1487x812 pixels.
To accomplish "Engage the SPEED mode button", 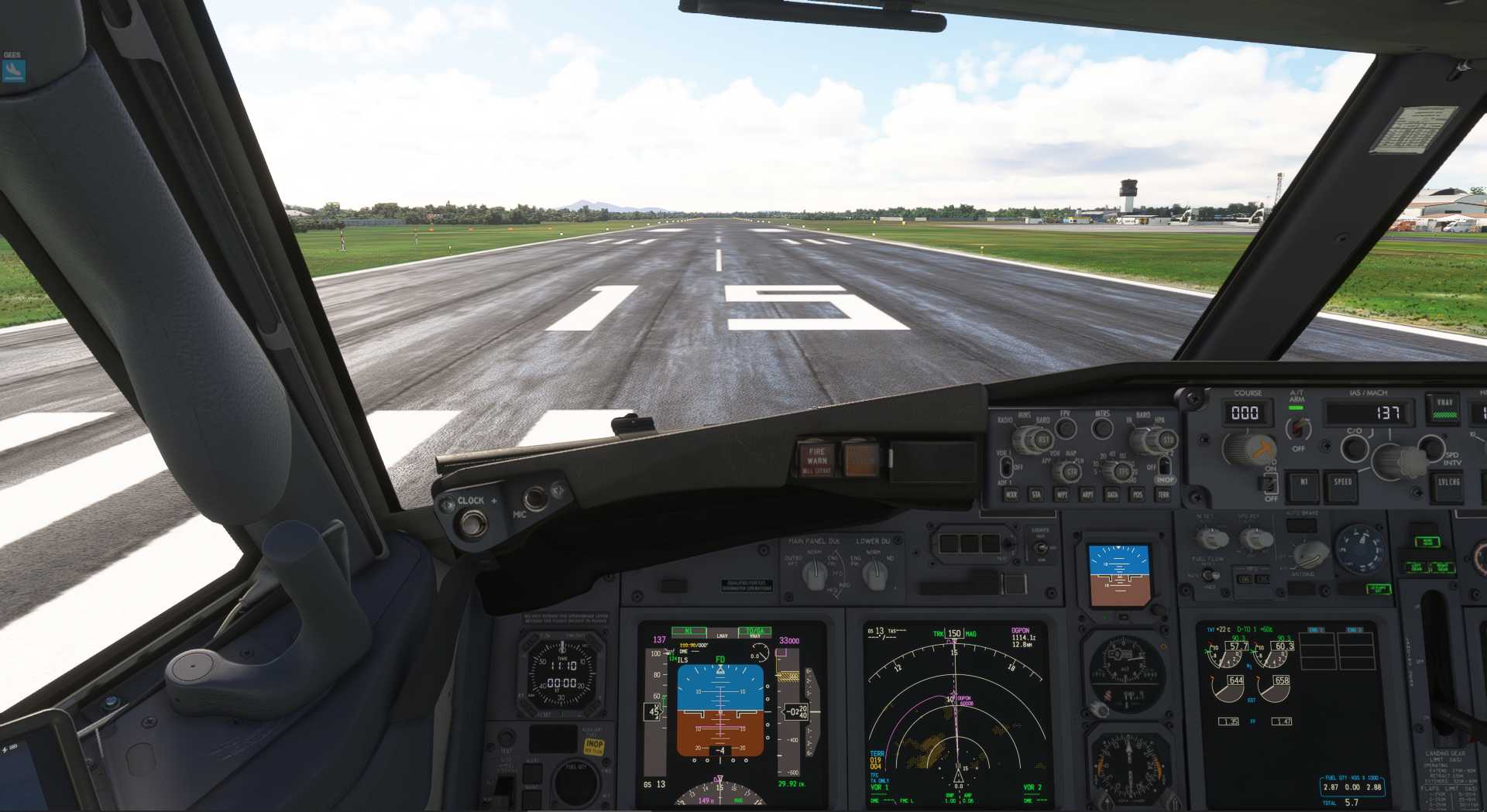I will (1342, 483).
